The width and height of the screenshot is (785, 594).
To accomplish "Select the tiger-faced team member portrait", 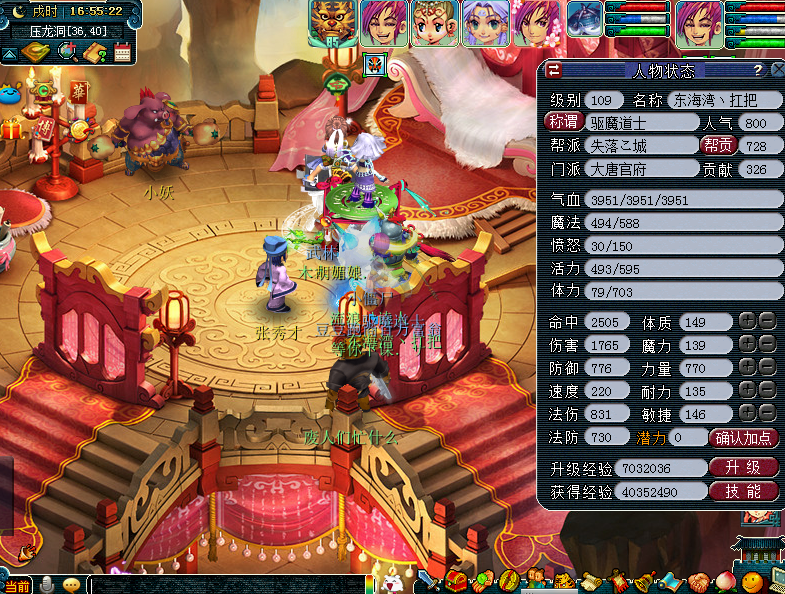I will pos(333,22).
